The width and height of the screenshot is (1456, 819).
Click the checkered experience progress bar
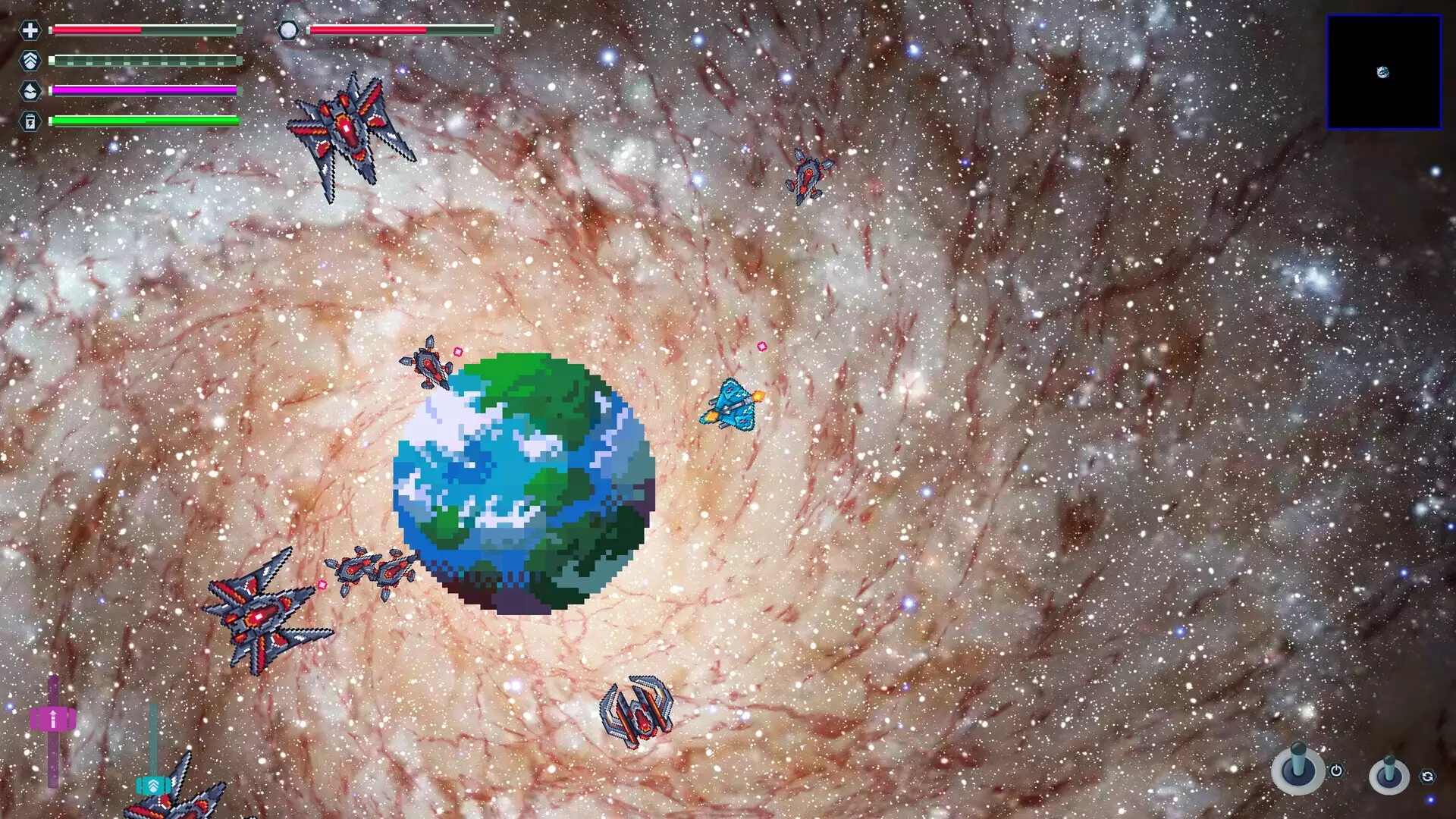click(x=144, y=59)
